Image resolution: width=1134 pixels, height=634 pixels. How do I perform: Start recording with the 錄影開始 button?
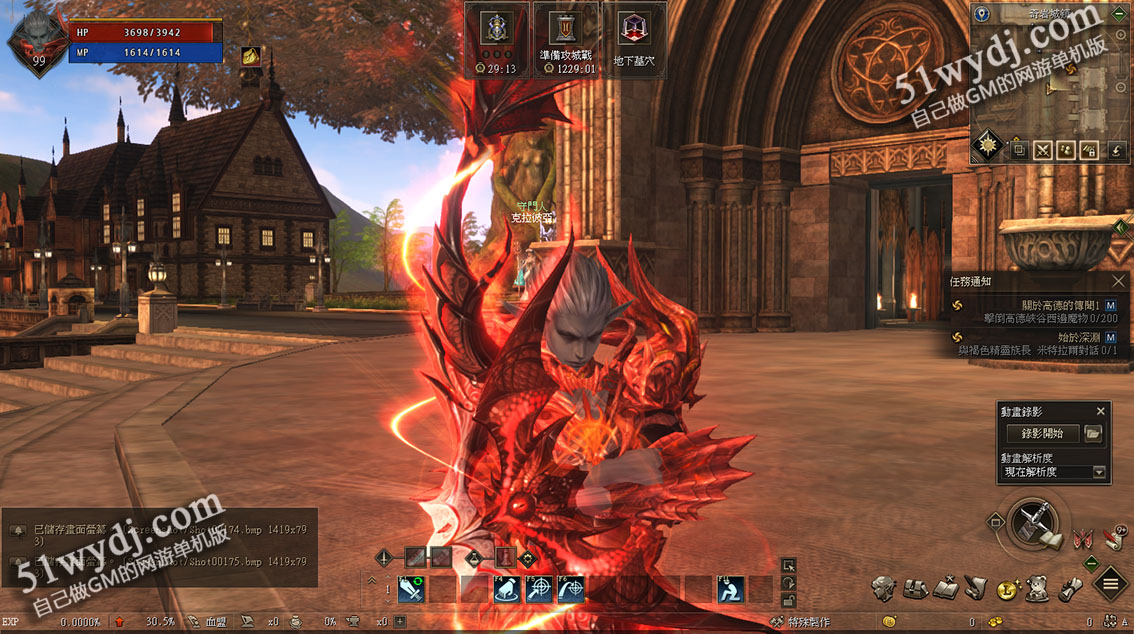coord(1042,433)
